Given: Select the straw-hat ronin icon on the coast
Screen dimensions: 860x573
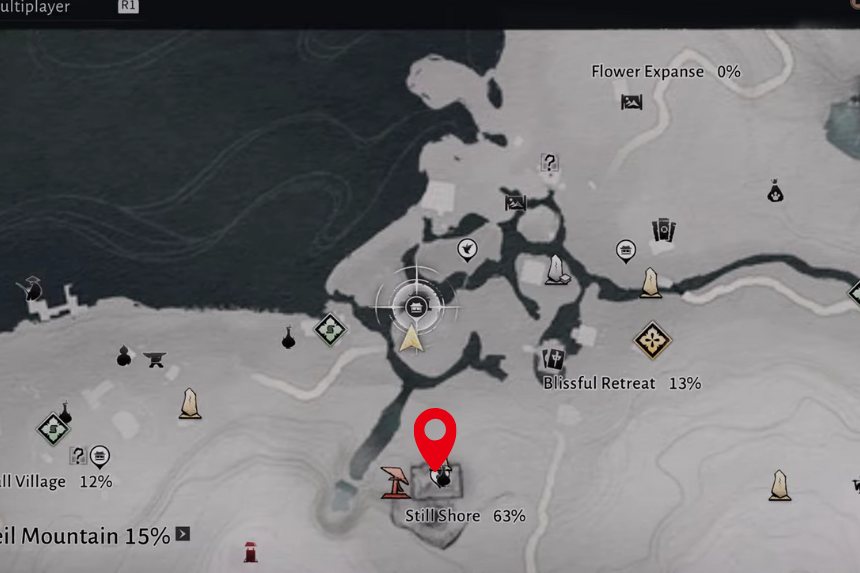Looking at the screenshot, I should pyautogui.click(x=30, y=290).
